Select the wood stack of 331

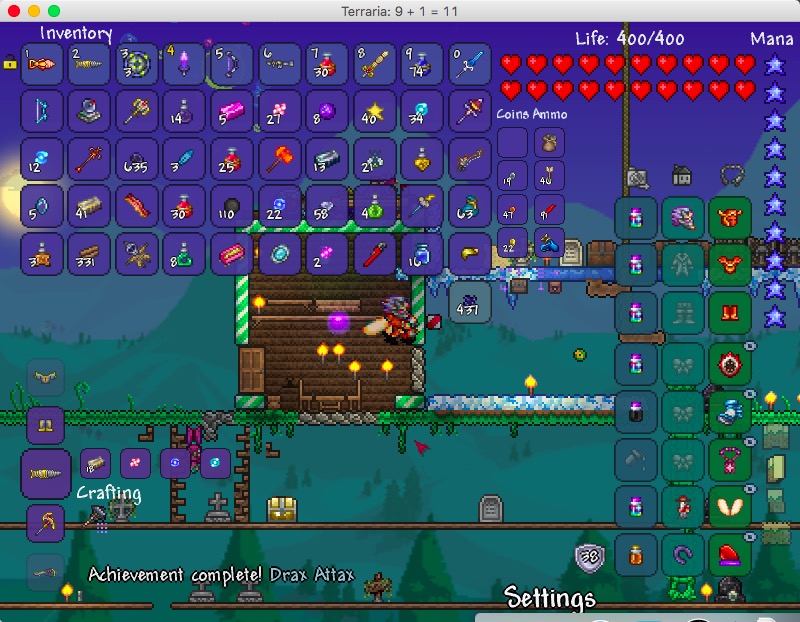87,253
